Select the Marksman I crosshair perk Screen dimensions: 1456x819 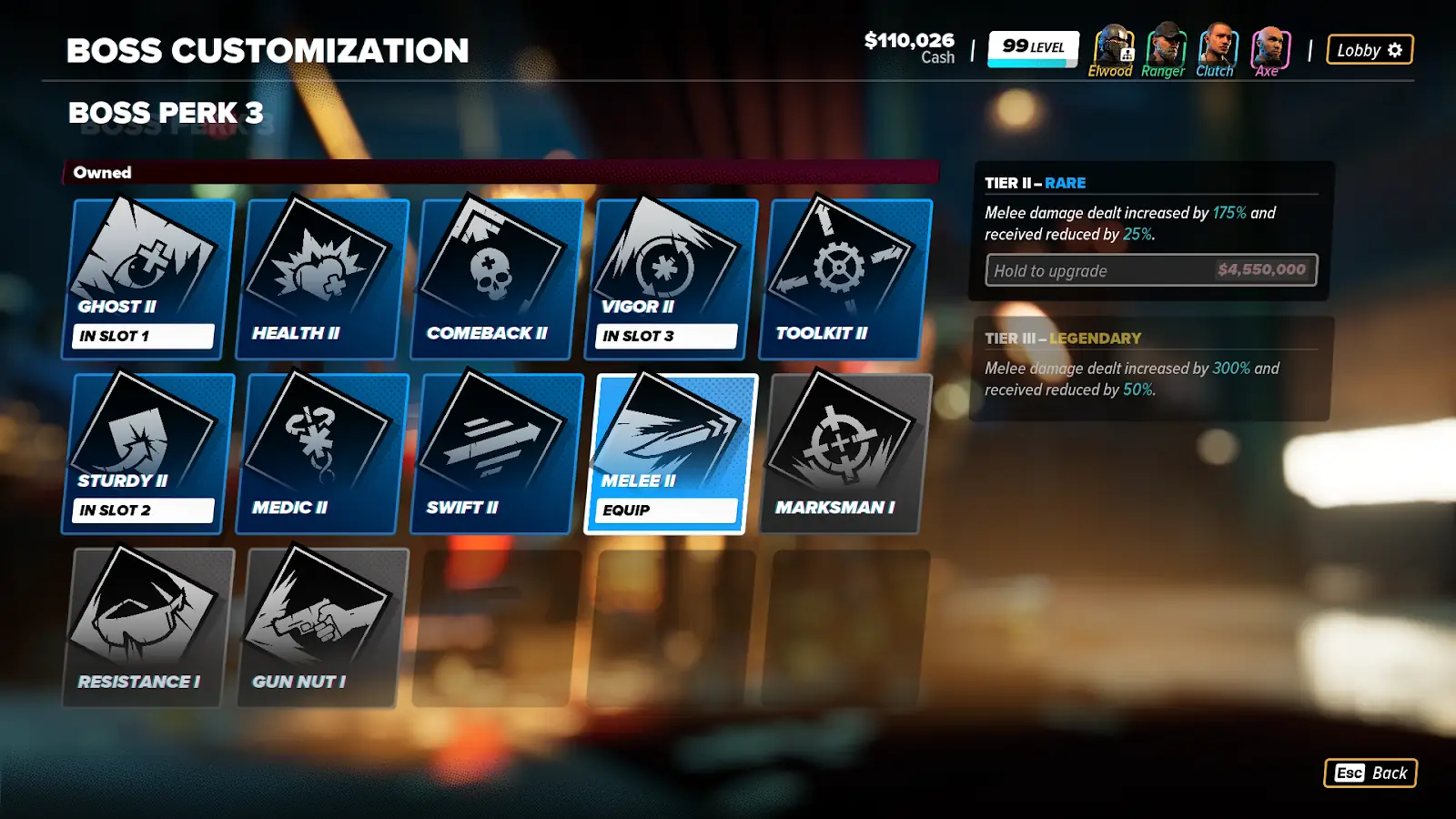click(847, 452)
